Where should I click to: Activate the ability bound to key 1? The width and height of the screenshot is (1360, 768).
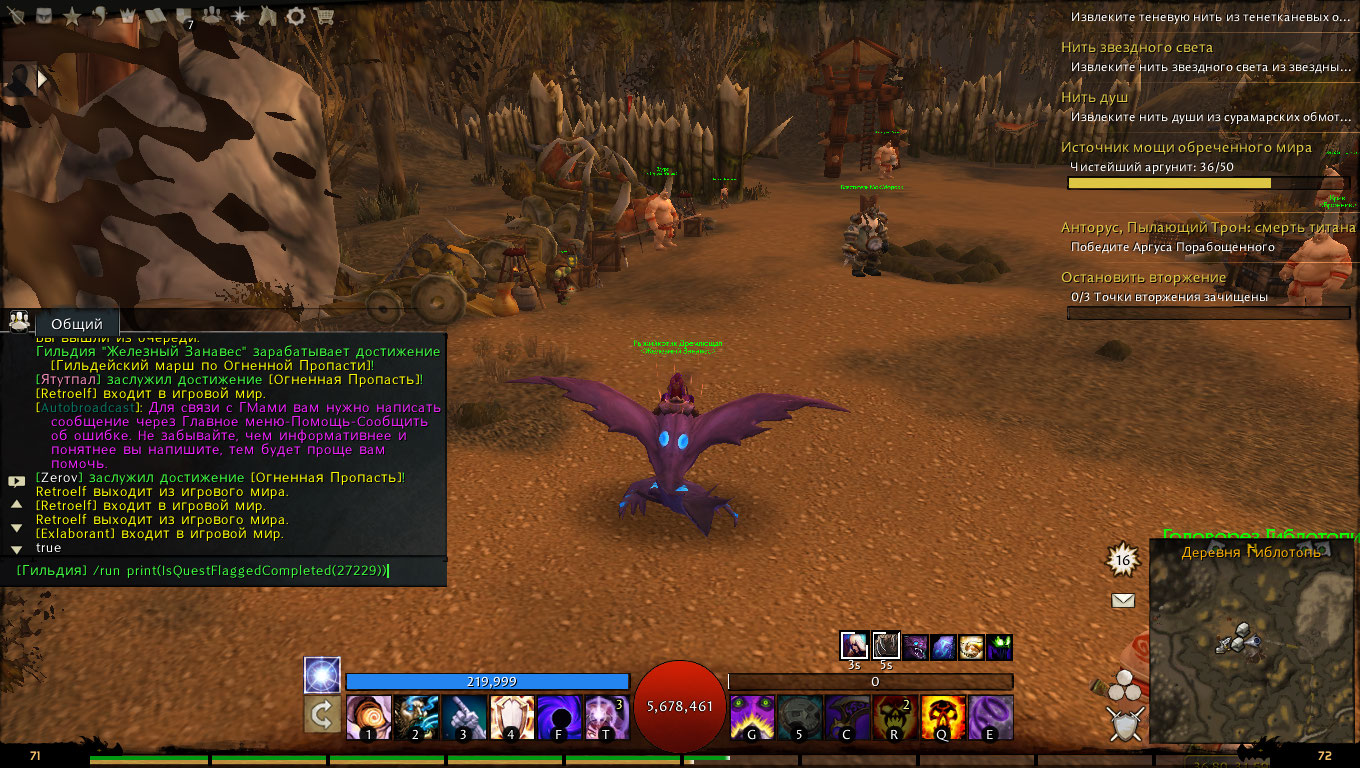tap(369, 717)
